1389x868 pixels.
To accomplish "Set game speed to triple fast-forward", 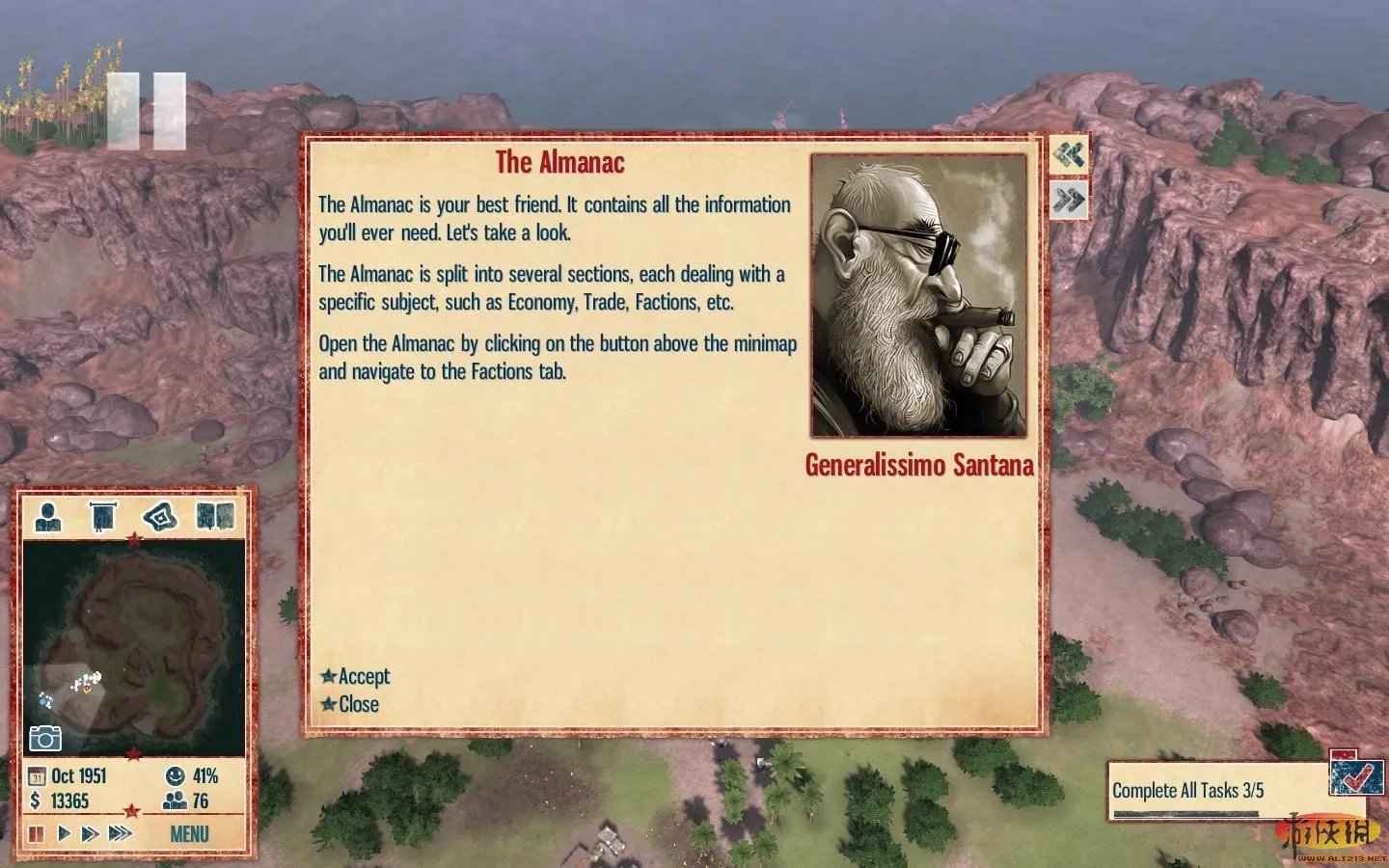I will click(x=121, y=833).
